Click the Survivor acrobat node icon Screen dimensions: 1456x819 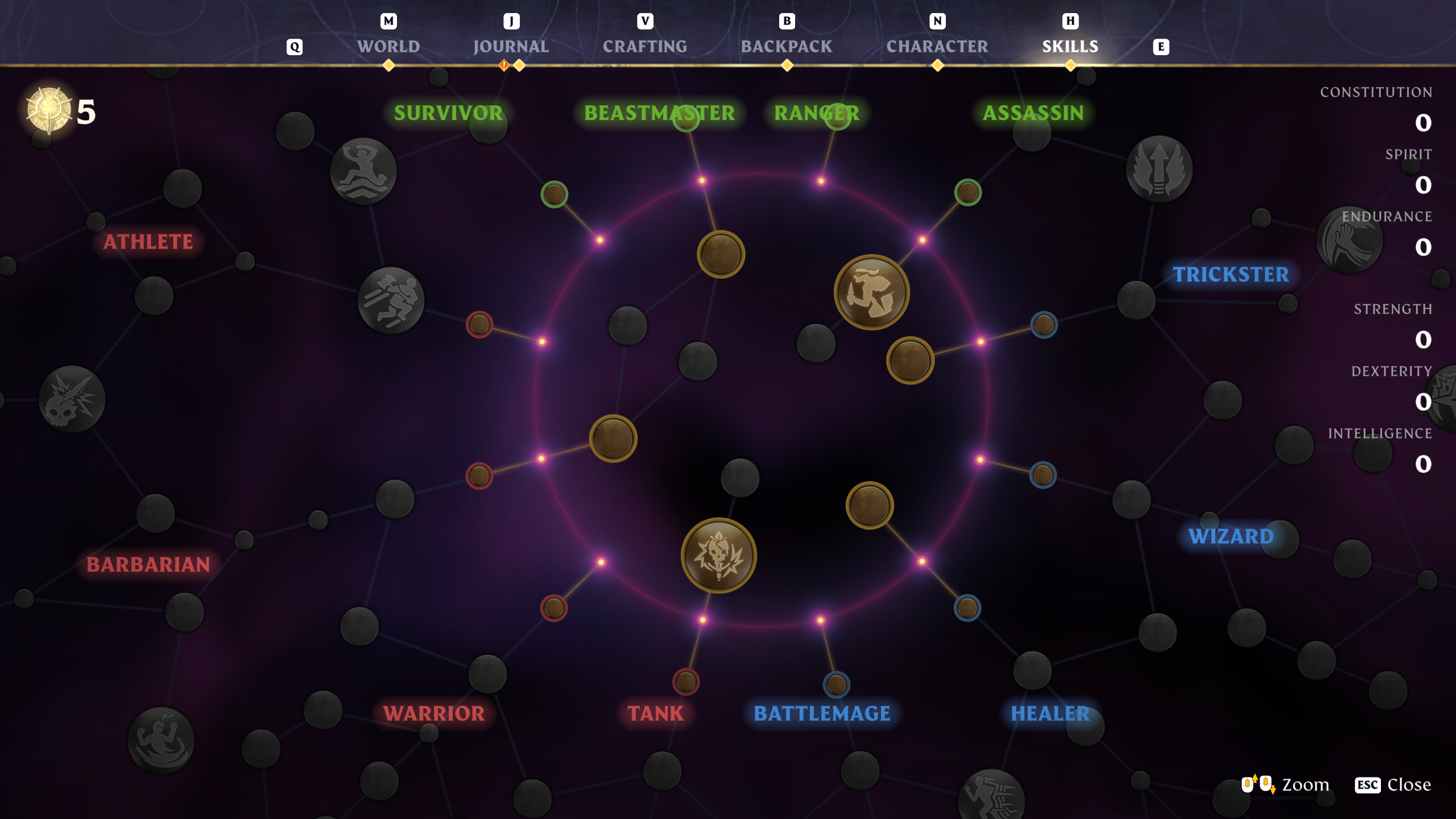(x=362, y=171)
